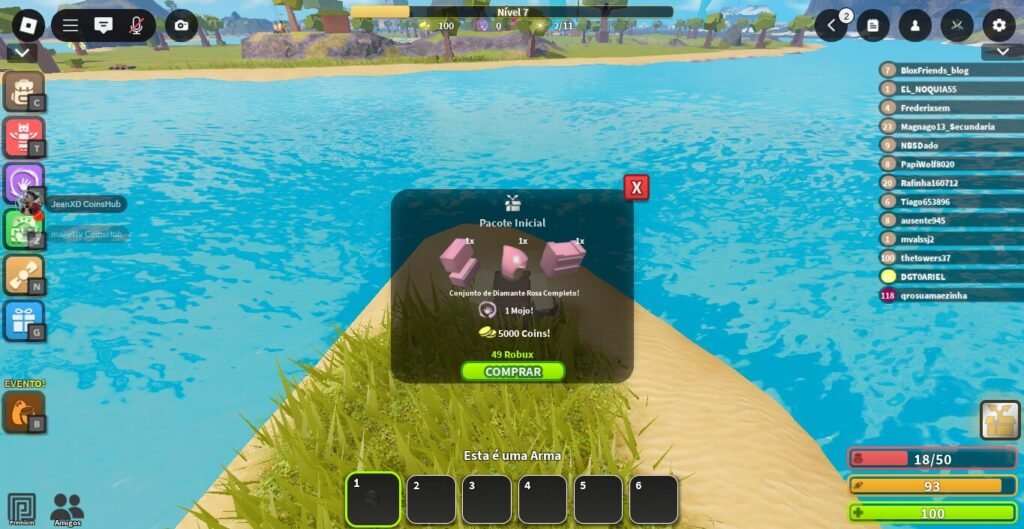
Task: Take a screenshot with the camera button
Action: [x=181, y=26]
